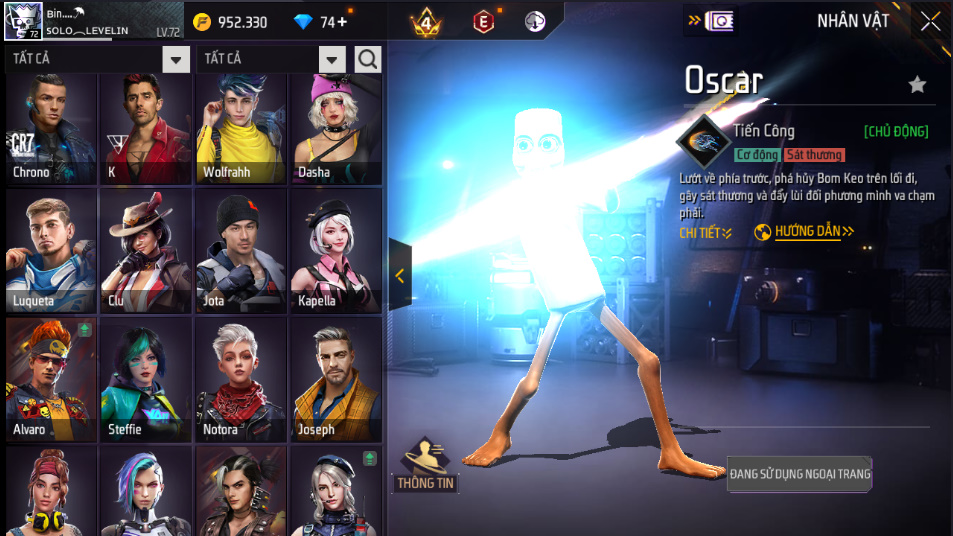Click the Đang Sử Dụng Ngoại Trang button
Image resolution: width=953 pixels, height=536 pixels.
[799, 473]
